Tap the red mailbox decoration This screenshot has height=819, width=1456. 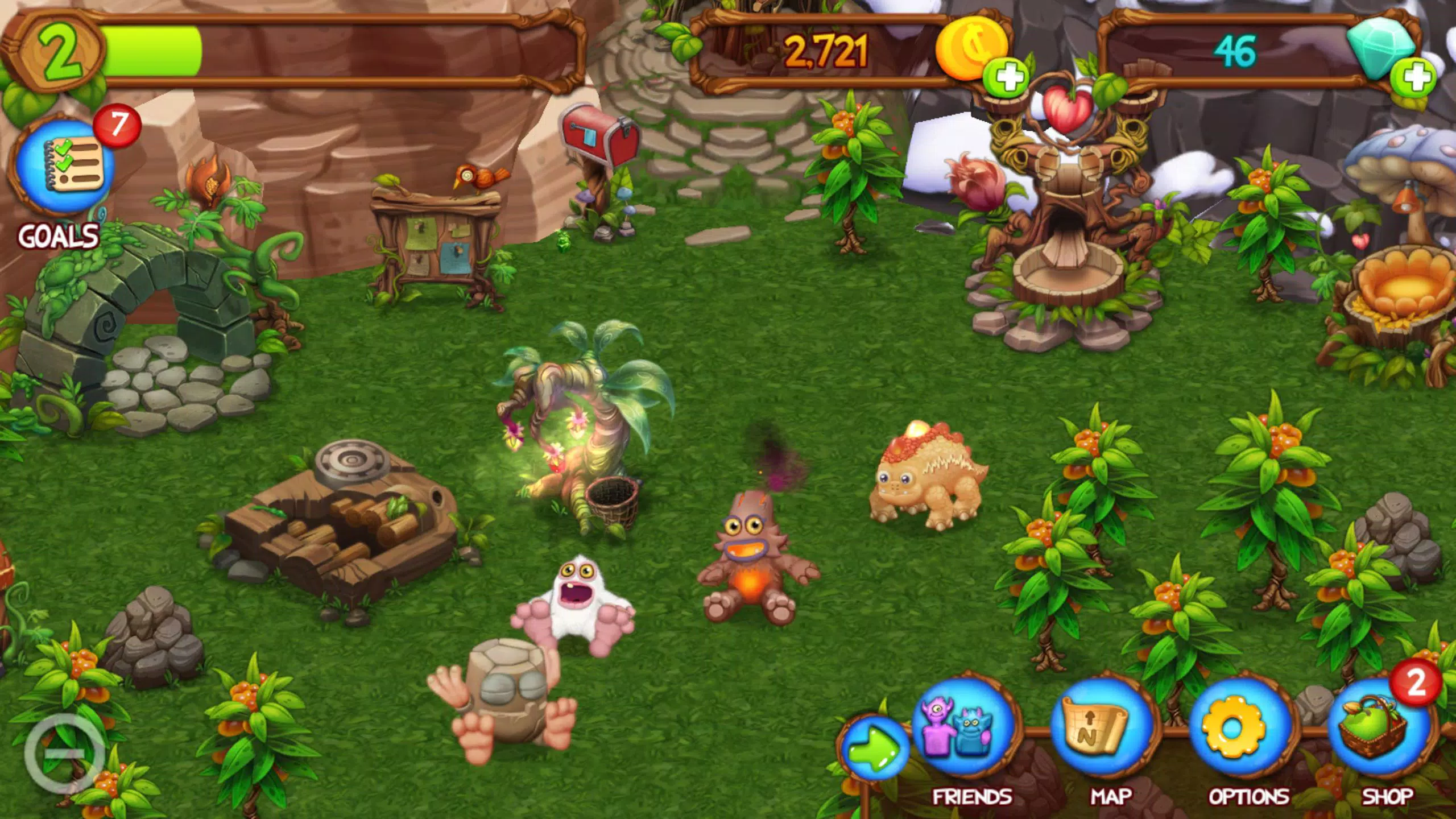597,136
